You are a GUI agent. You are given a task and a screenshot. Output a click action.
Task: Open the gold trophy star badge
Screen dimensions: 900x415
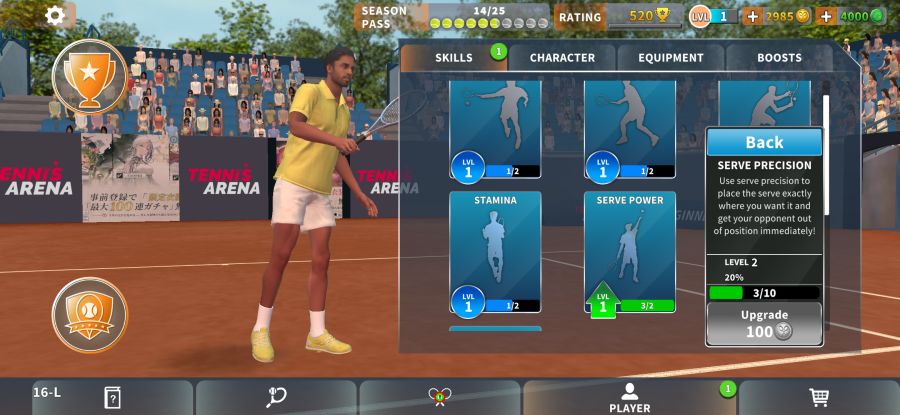[90, 77]
